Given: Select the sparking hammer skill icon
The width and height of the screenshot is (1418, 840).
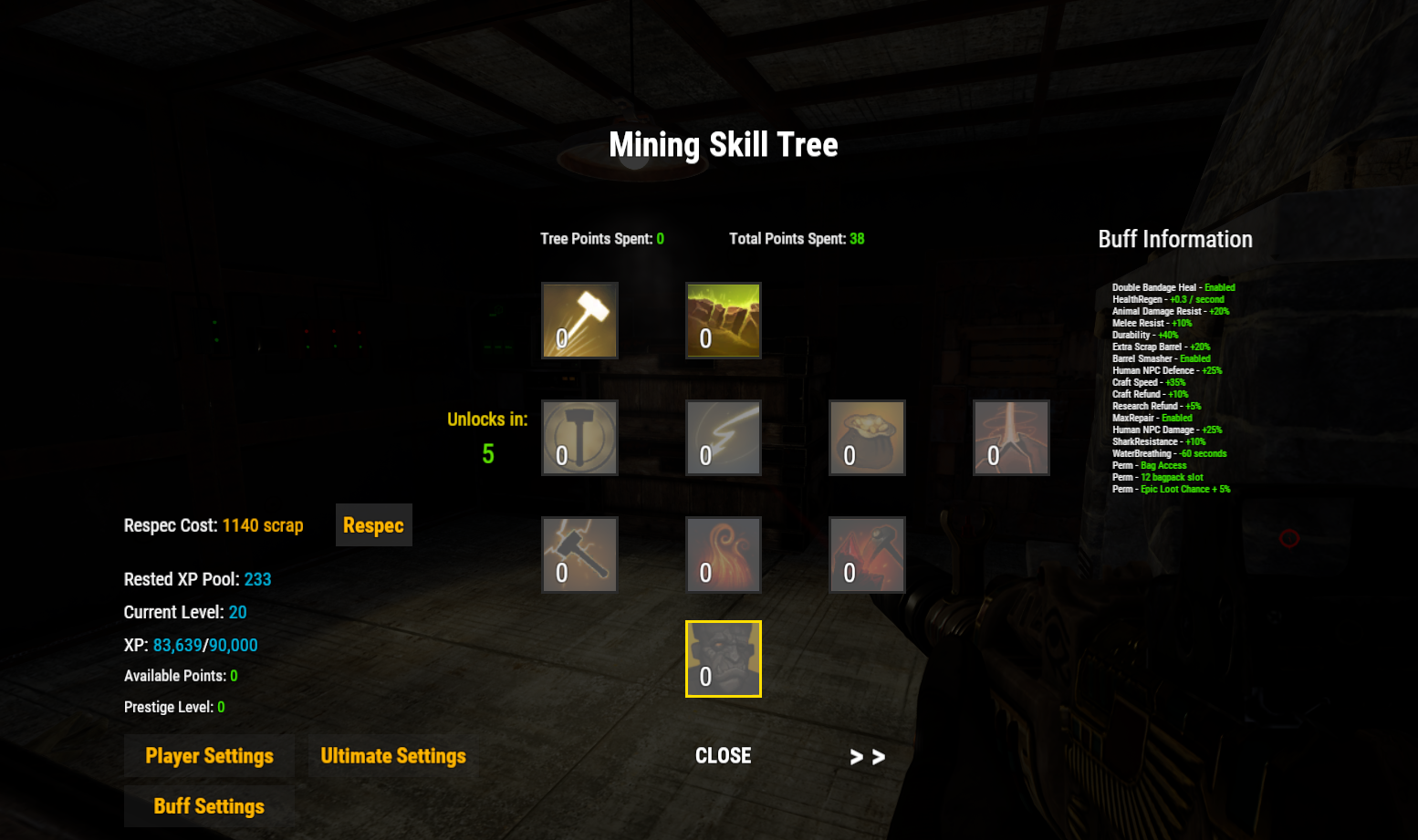Looking at the screenshot, I should click(x=579, y=555).
